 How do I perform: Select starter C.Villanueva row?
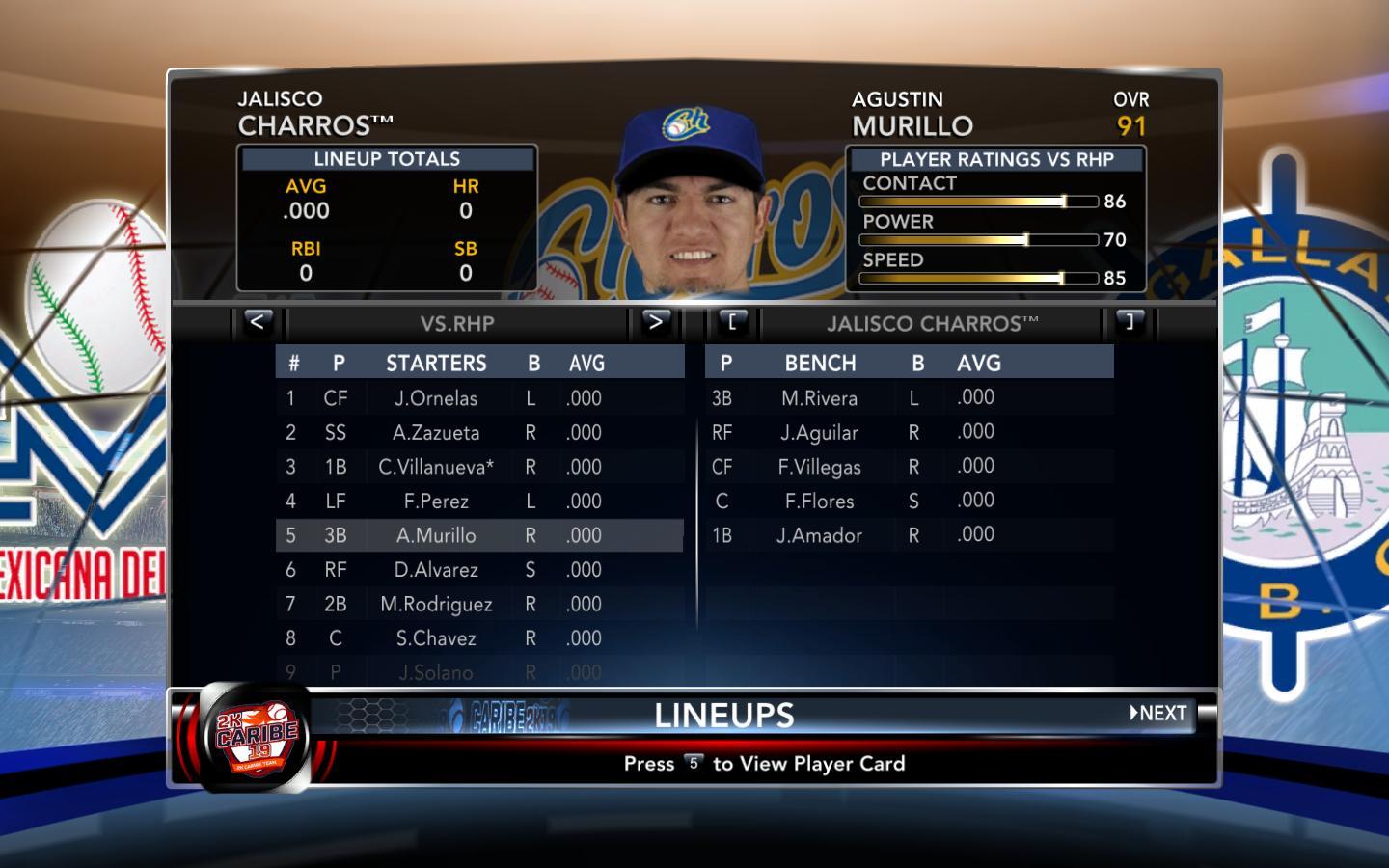[436, 467]
